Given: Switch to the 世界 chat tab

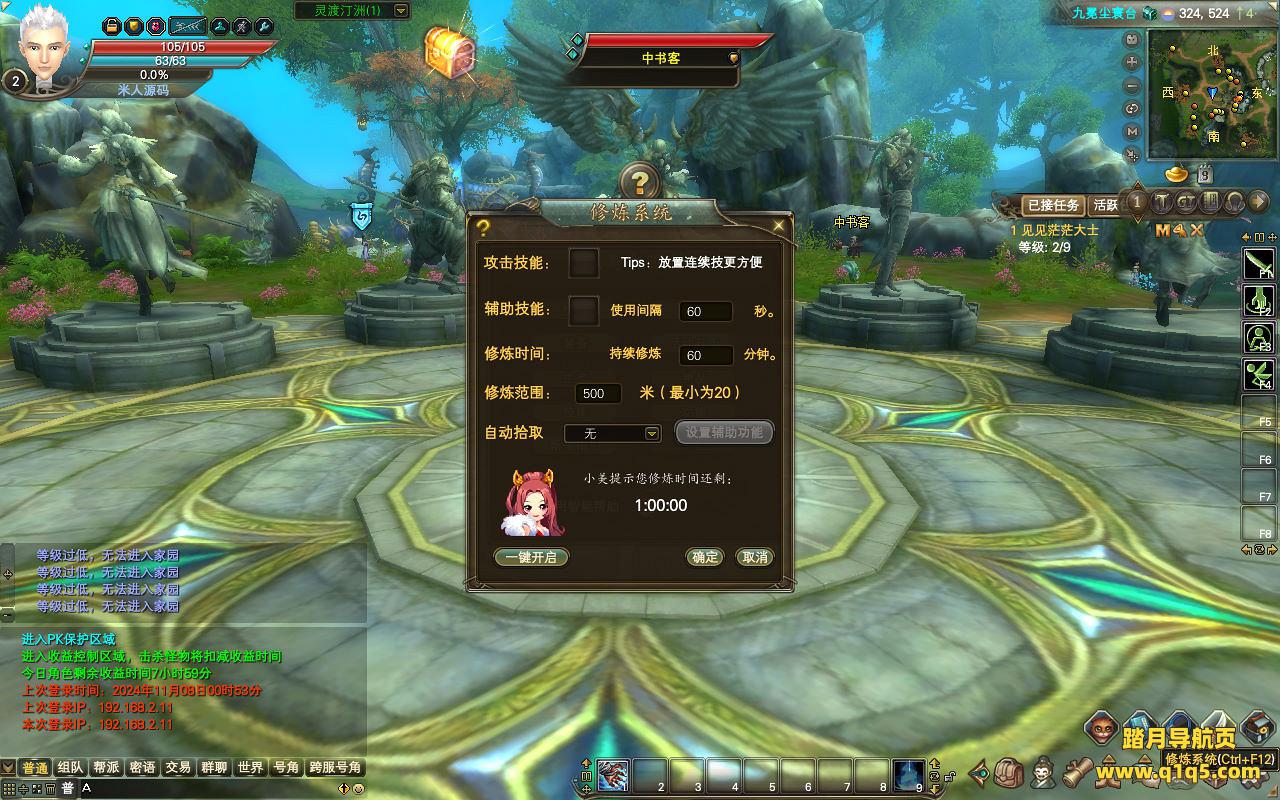Looking at the screenshot, I should point(250,767).
